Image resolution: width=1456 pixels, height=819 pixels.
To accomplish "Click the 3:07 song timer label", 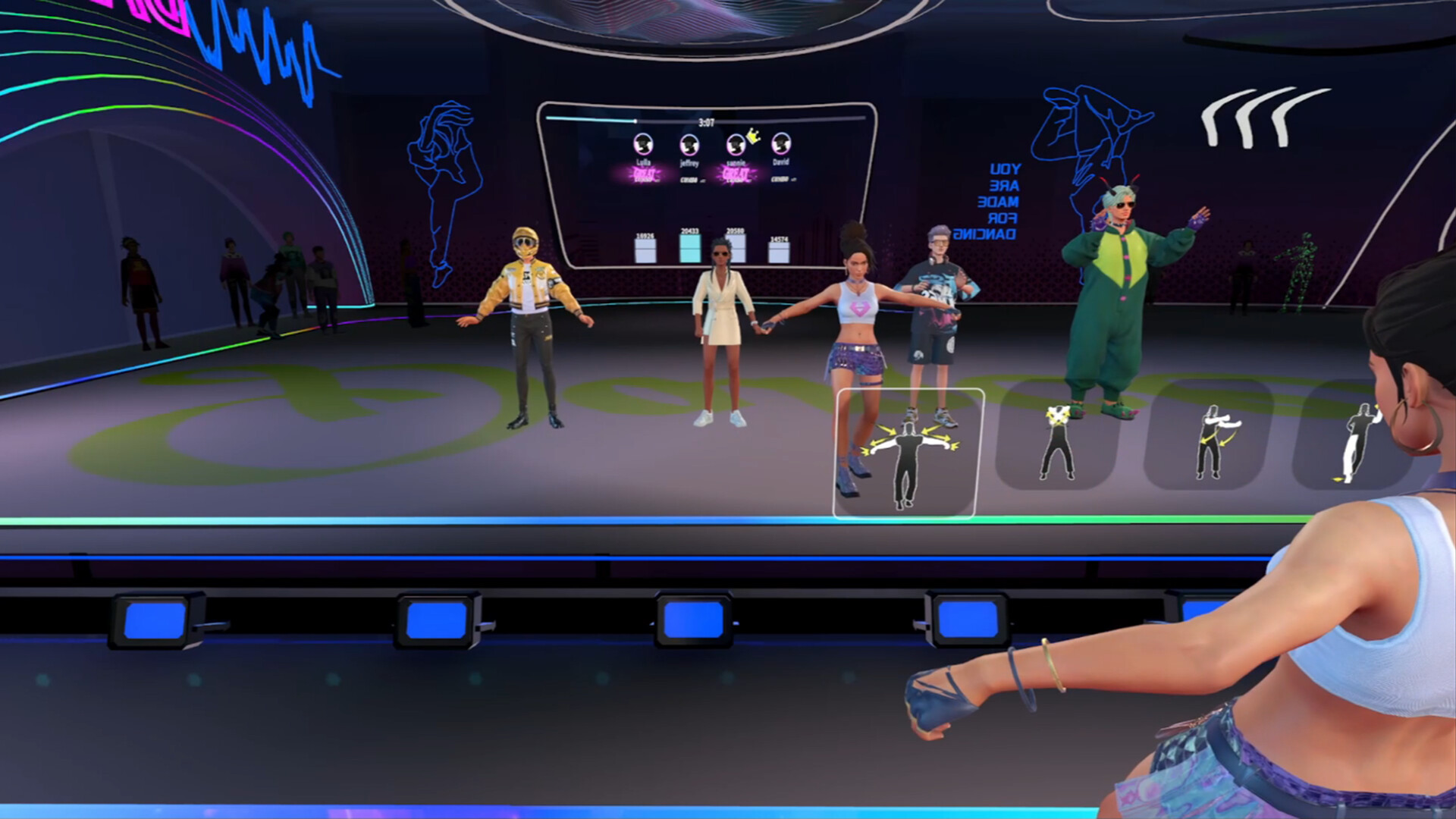I will [x=706, y=121].
